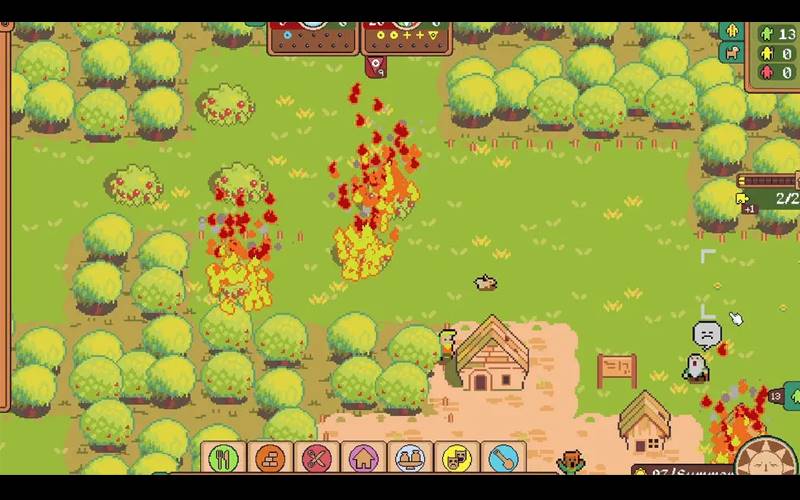Image resolution: width=800 pixels, height=500 pixels.
Task: Select the red scissors tools category
Action: [x=317, y=458]
